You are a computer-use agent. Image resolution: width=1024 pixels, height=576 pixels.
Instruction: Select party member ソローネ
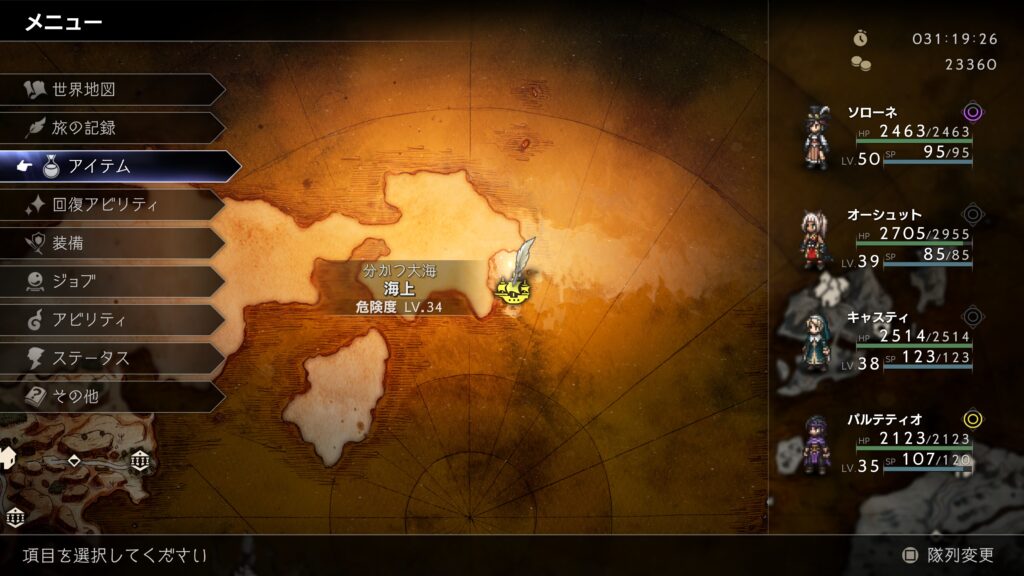[x=890, y=135]
